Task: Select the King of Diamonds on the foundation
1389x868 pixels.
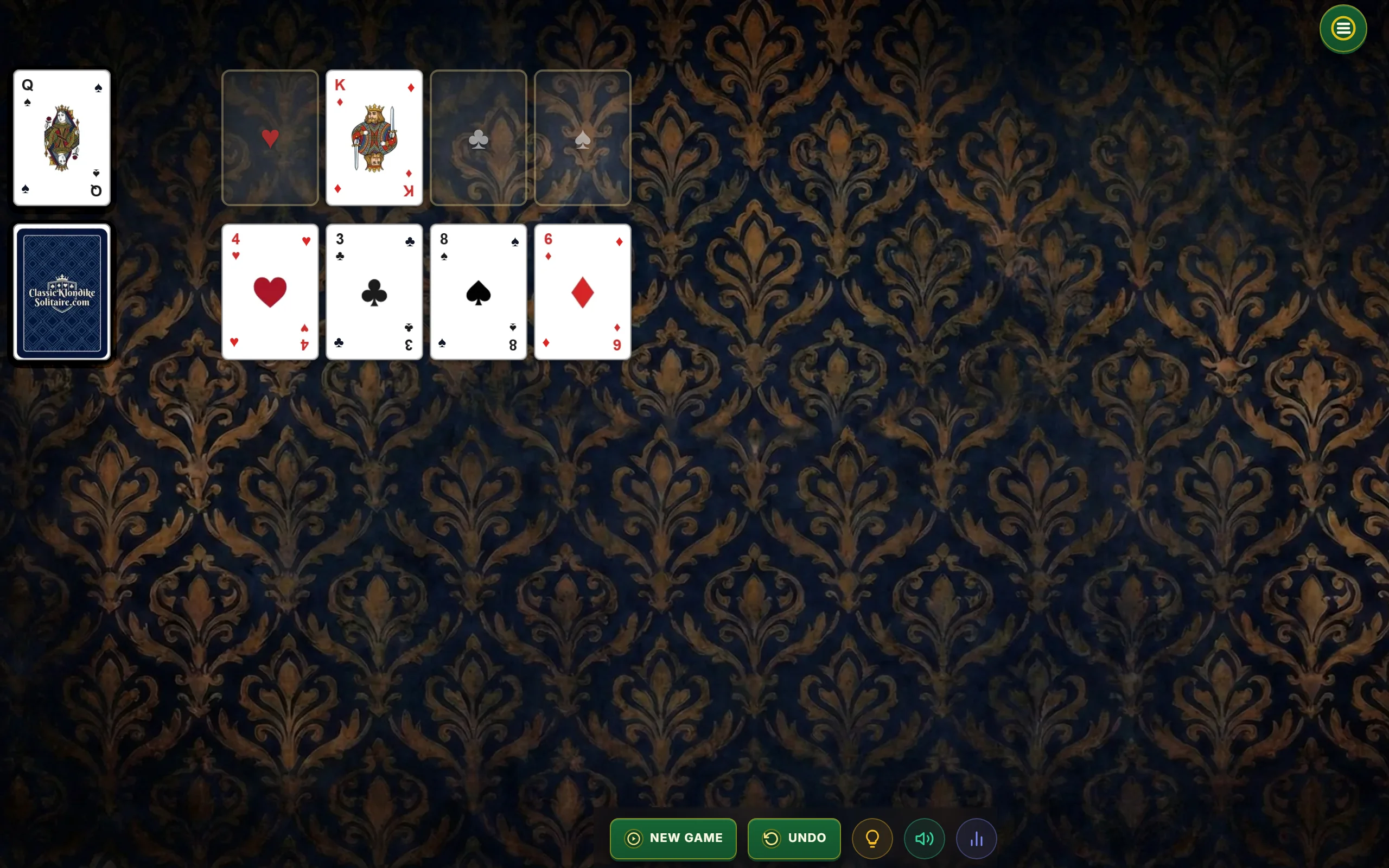Action: tap(374, 138)
